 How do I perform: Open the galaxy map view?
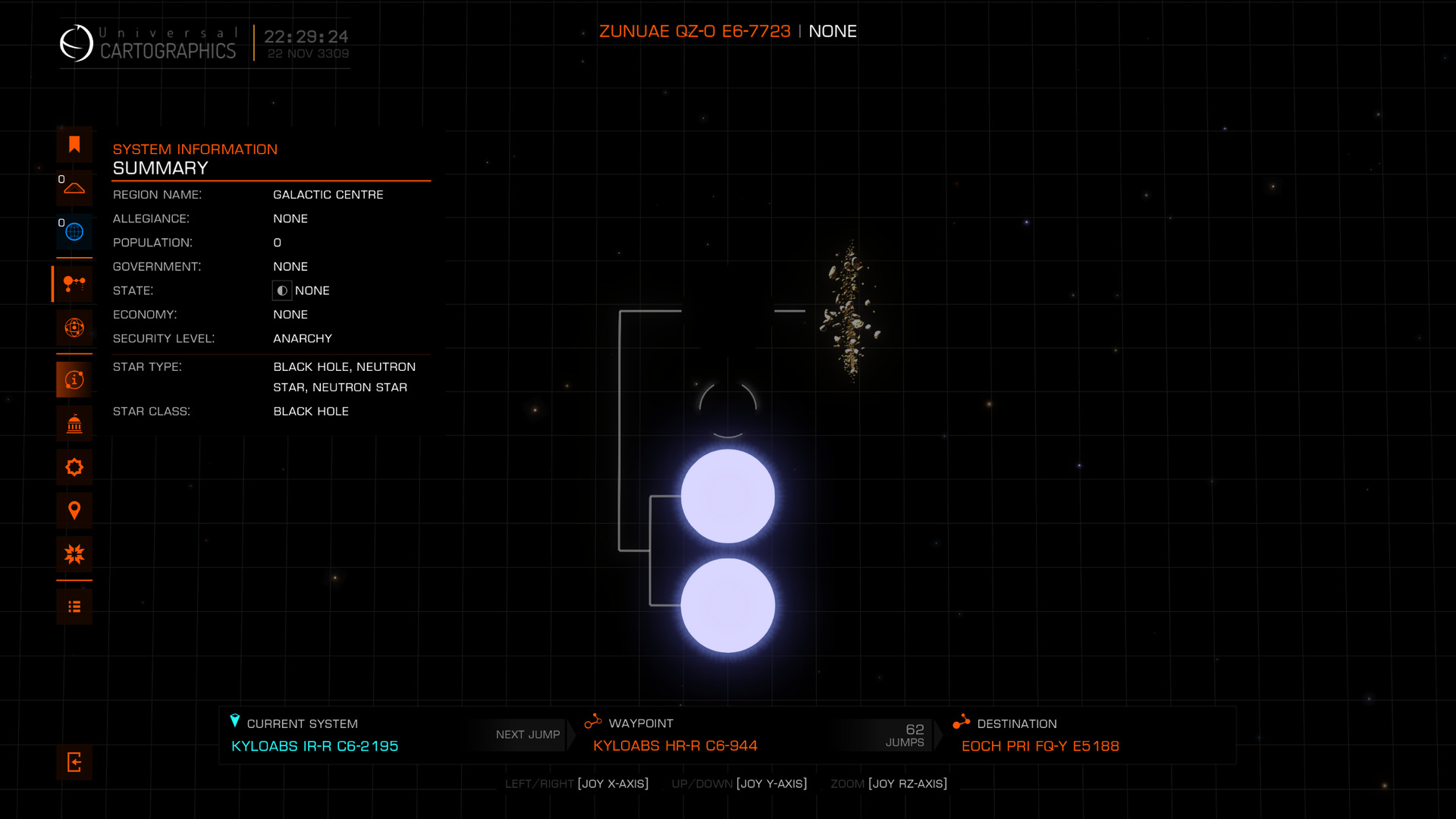click(74, 328)
